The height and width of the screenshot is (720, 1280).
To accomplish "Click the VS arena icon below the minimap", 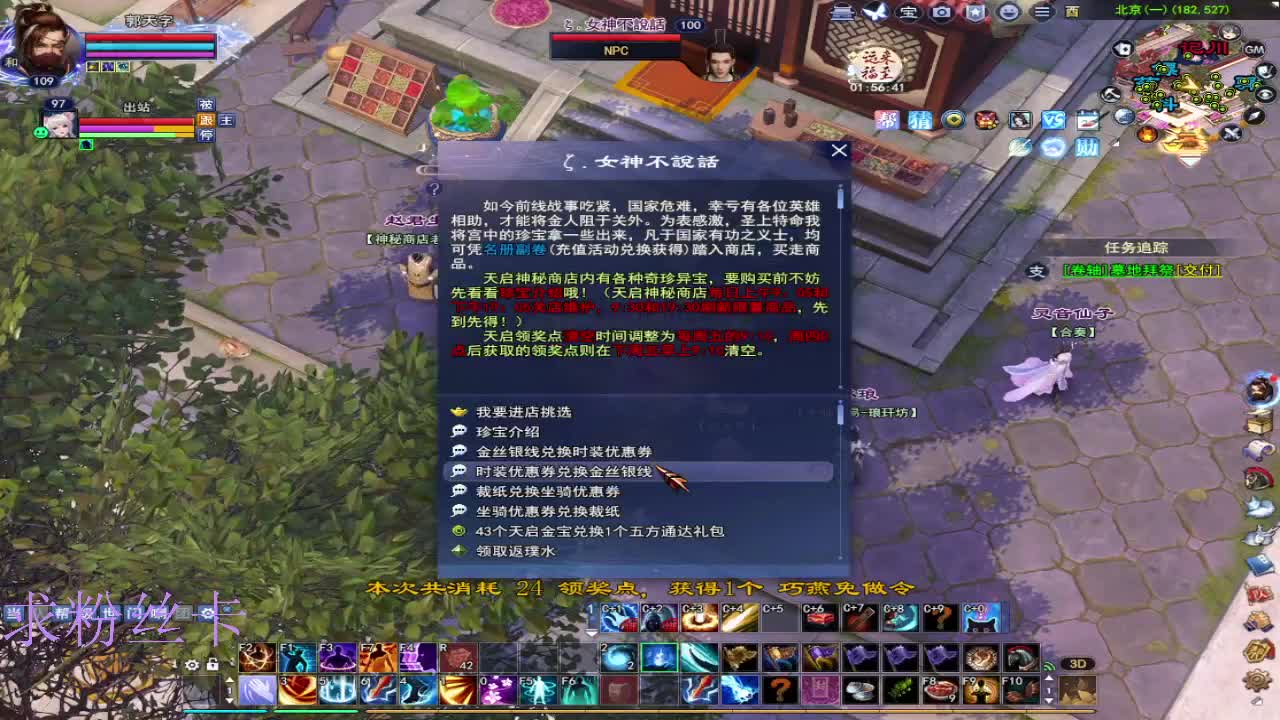I will pos(1054,119).
